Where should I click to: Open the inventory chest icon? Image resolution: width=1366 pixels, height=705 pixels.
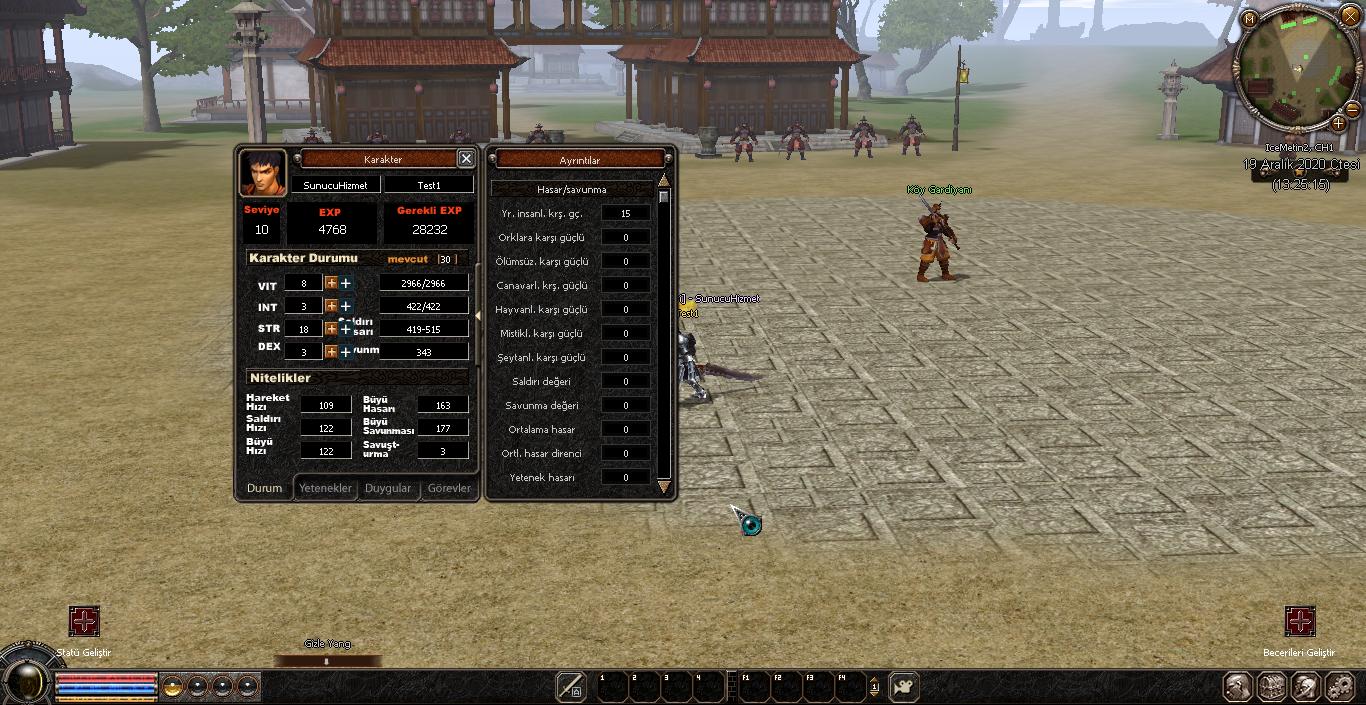point(1272,687)
